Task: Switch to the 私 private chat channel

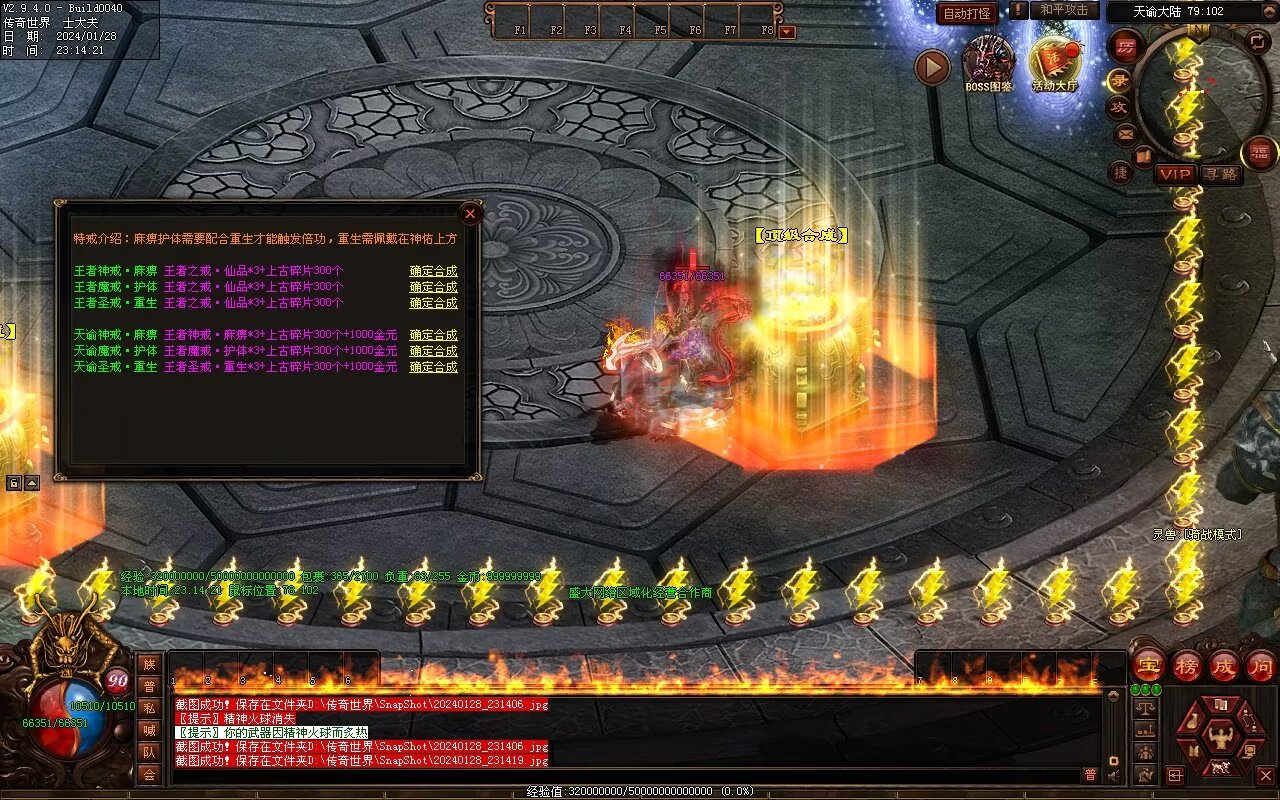Action: click(149, 708)
